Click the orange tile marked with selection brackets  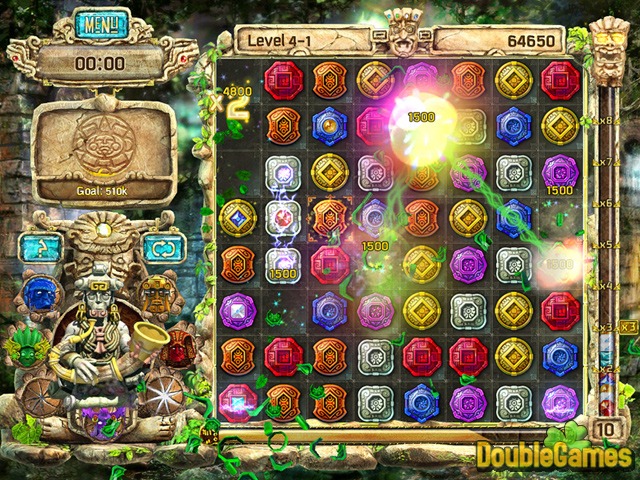(x=328, y=216)
